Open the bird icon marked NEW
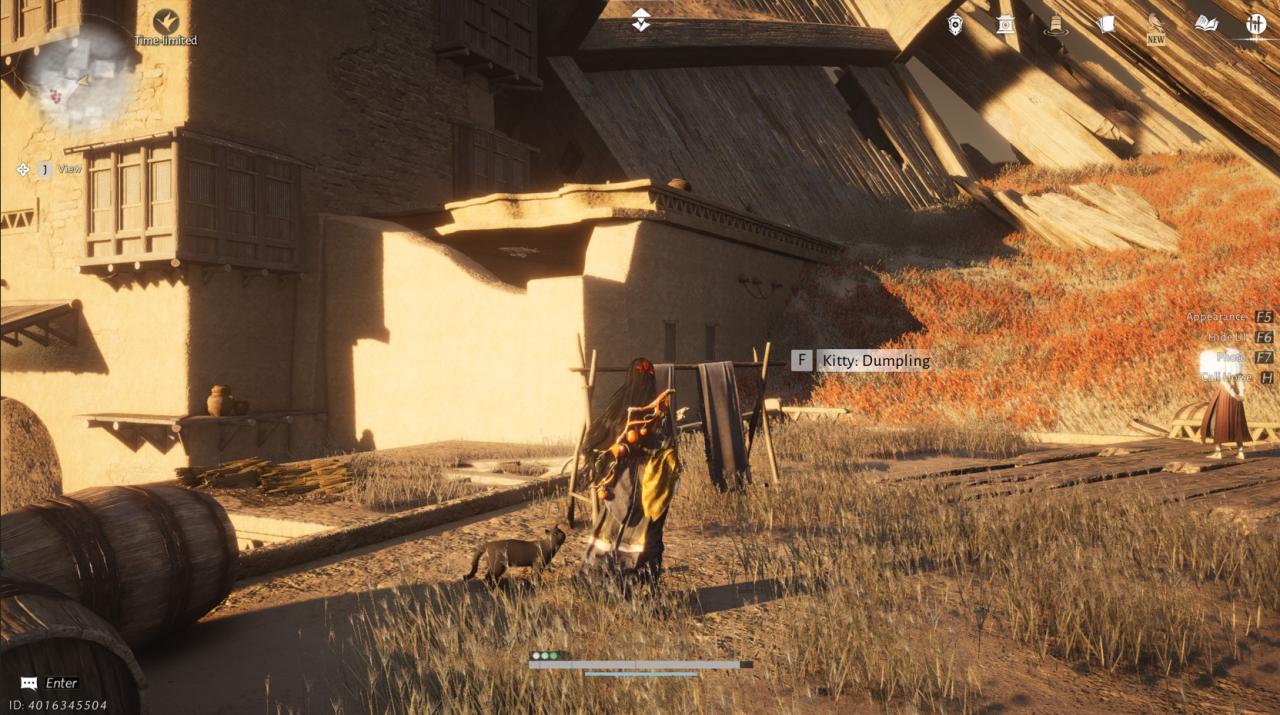This screenshot has height=715, width=1280. (x=1156, y=26)
